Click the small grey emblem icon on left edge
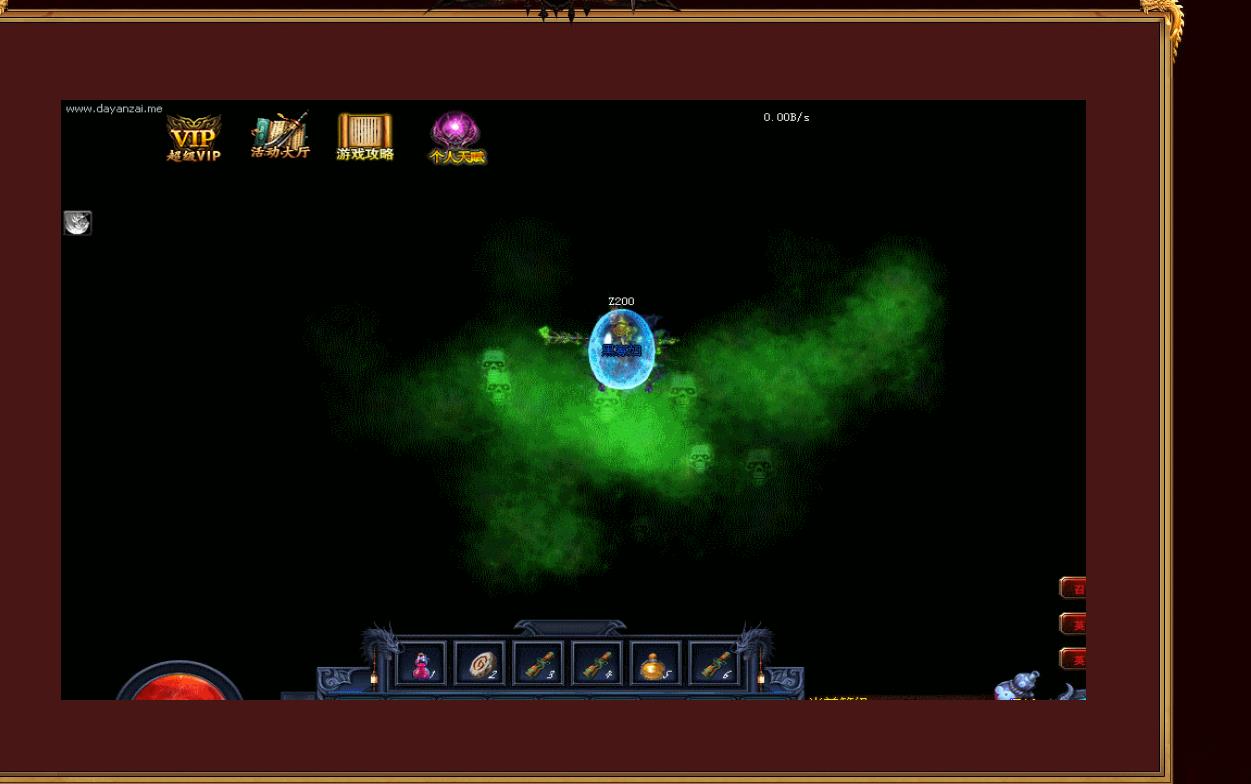 pos(77,223)
